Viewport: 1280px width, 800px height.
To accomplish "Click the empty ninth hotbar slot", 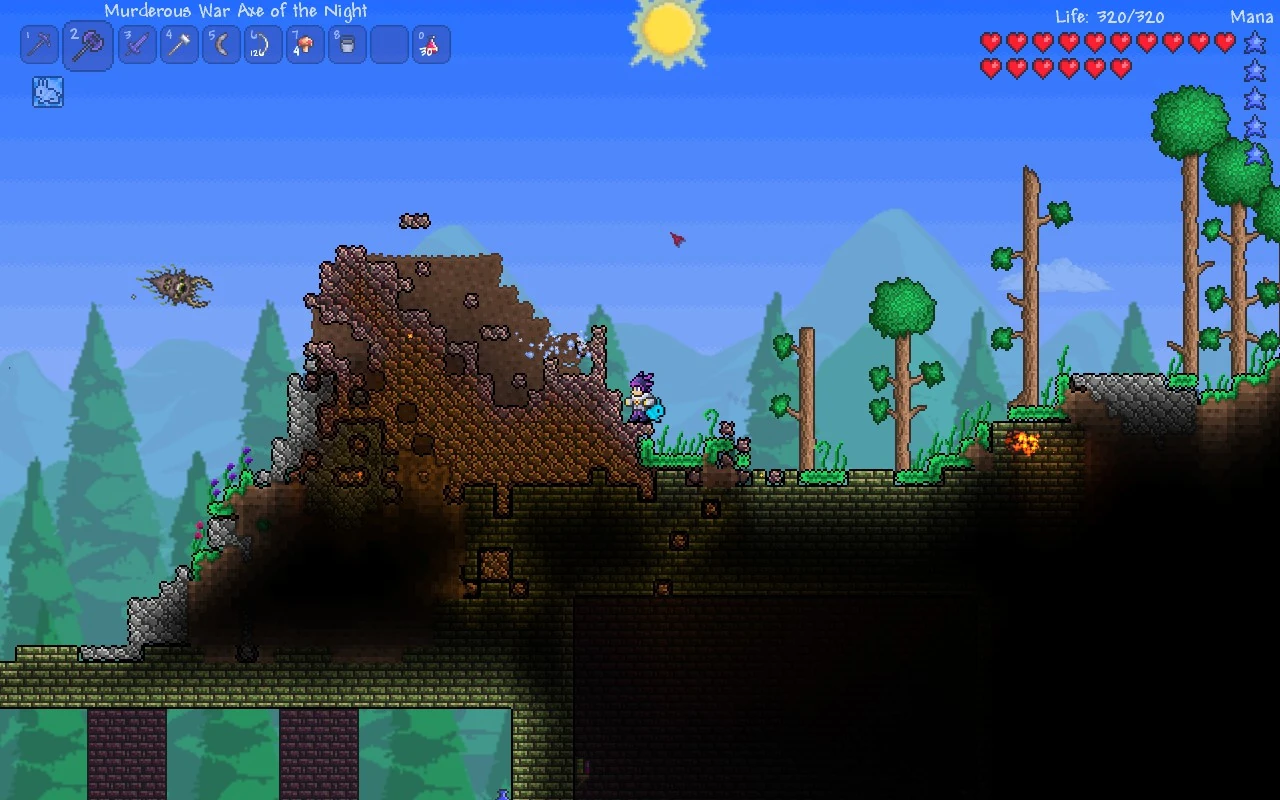I will coord(388,44).
